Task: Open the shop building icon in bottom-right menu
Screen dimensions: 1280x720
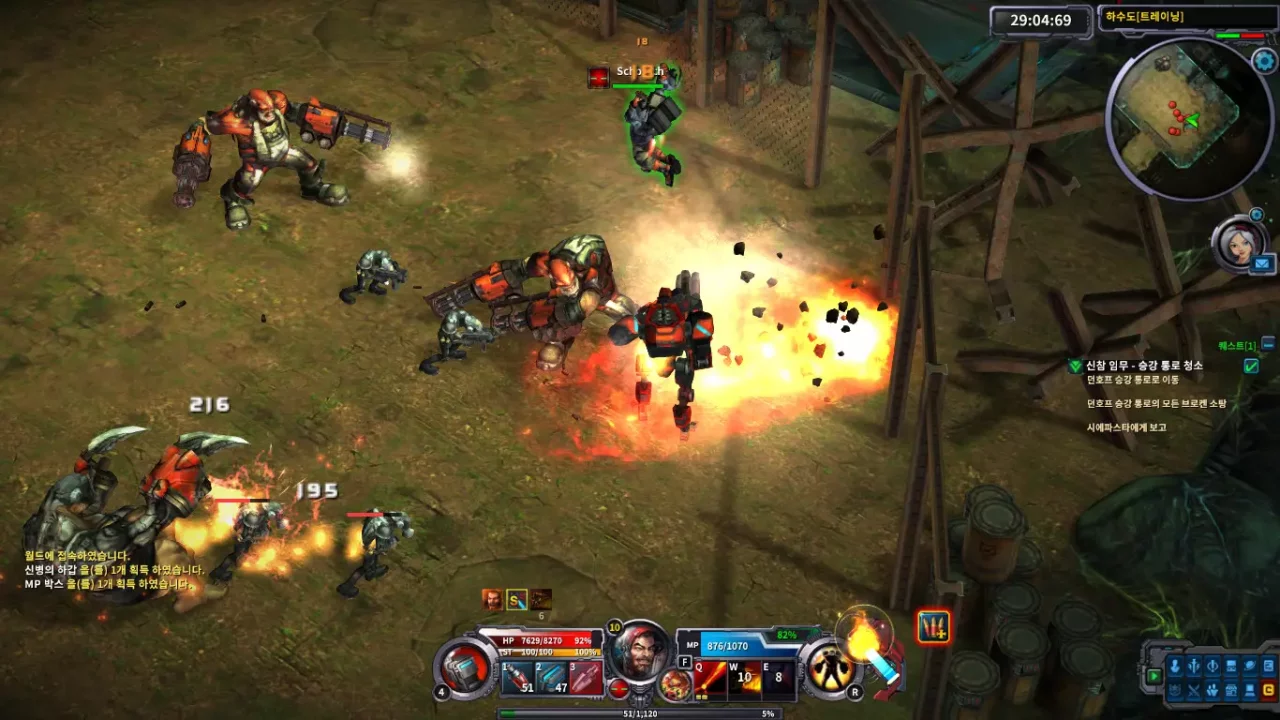Action: click(x=1231, y=690)
